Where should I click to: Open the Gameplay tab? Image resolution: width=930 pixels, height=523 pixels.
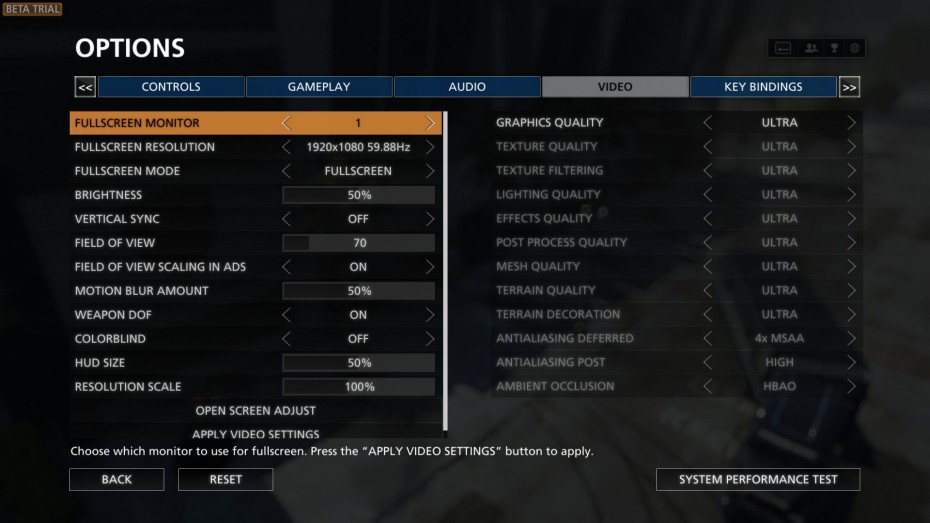point(319,87)
